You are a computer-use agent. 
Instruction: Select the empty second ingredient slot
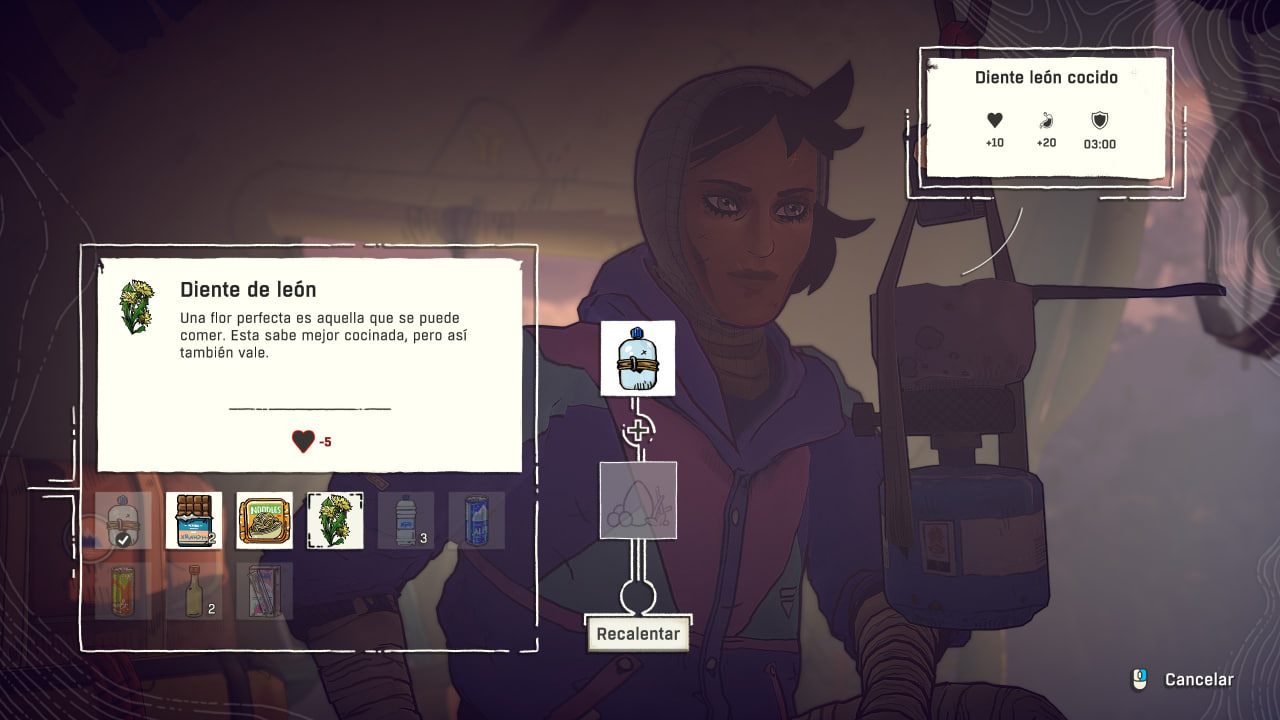638,500
